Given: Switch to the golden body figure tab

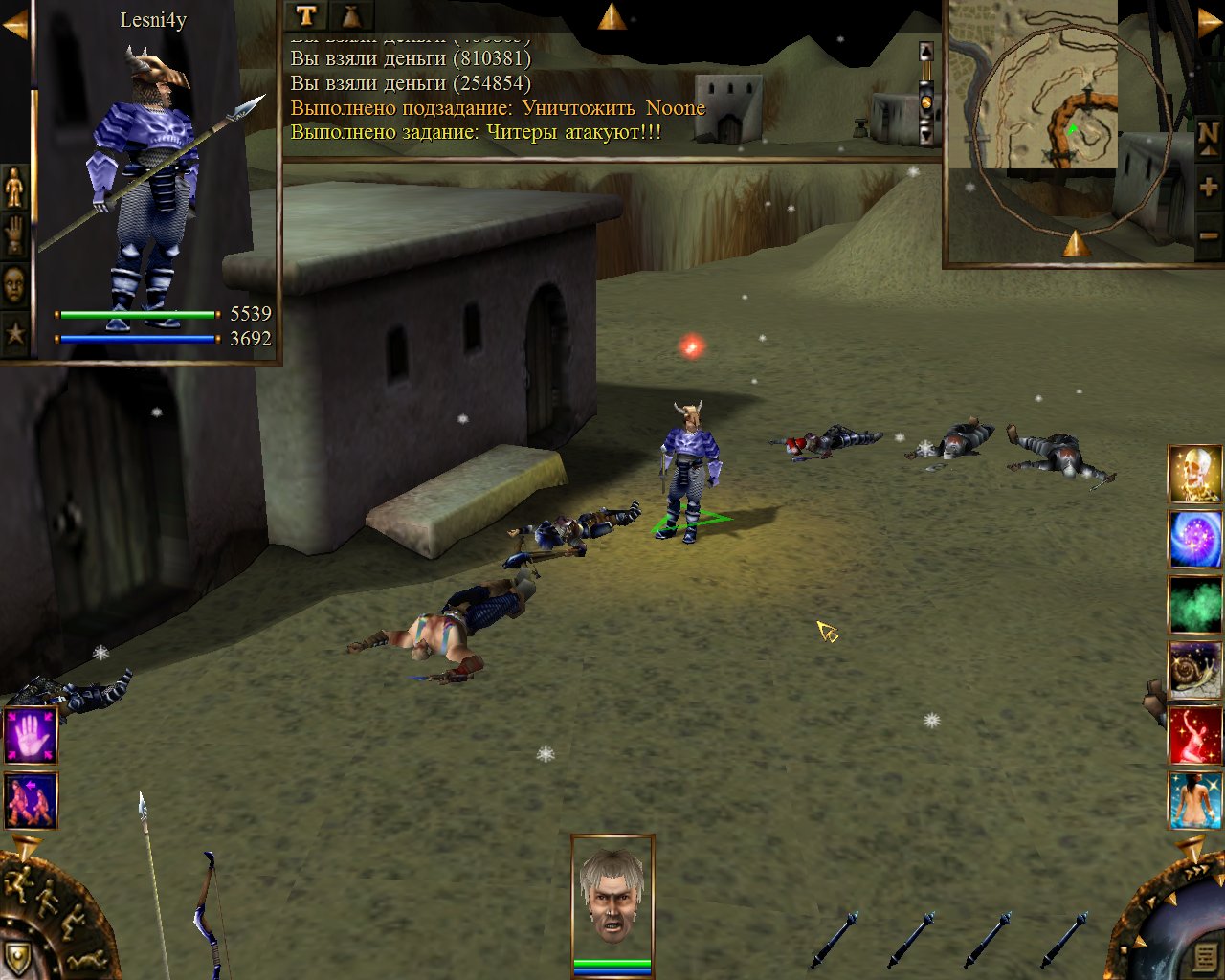Looking at the screenshot, I should (14, 187).
